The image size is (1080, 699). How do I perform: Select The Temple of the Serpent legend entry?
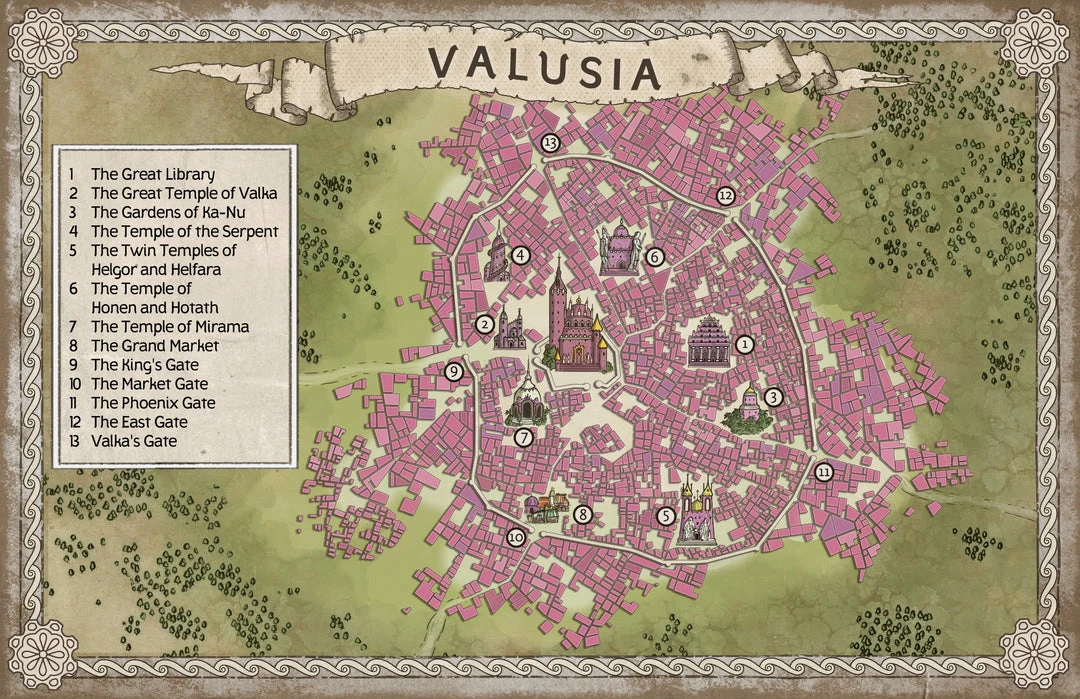[184, 232]
